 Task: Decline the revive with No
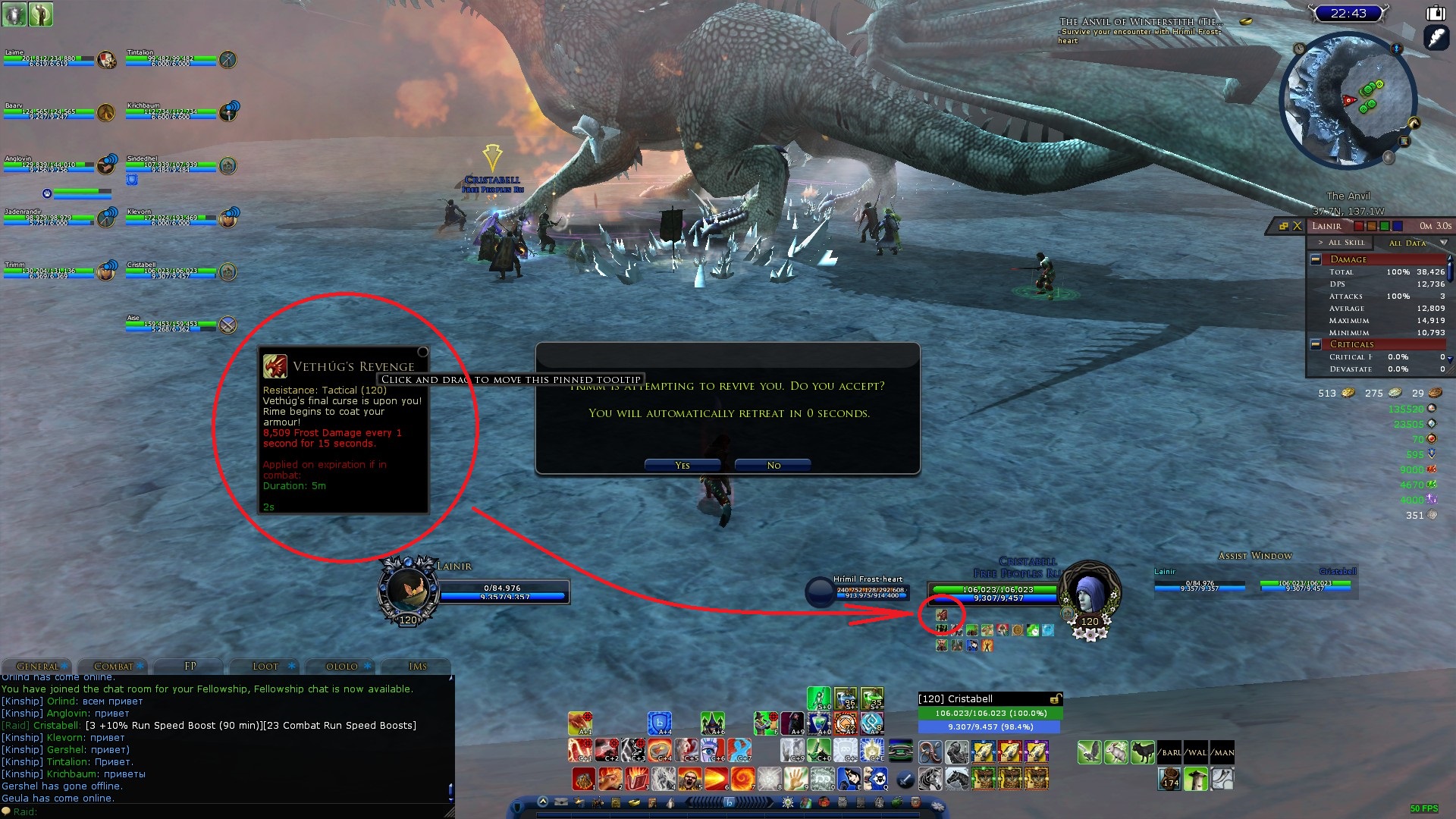click(x=773, y=465)
